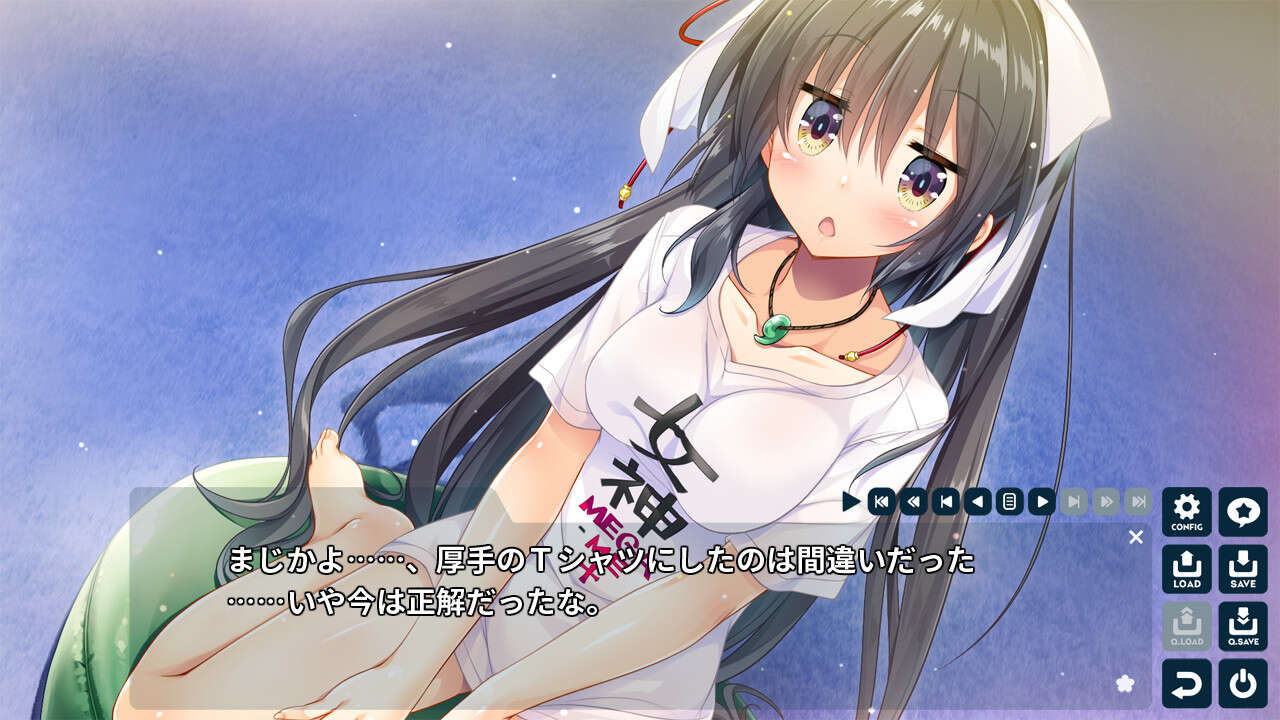Screen dimensions: 1280x720
Task: Perform a quick save with Q.SAVE
Action: (x=1243, y=626)
